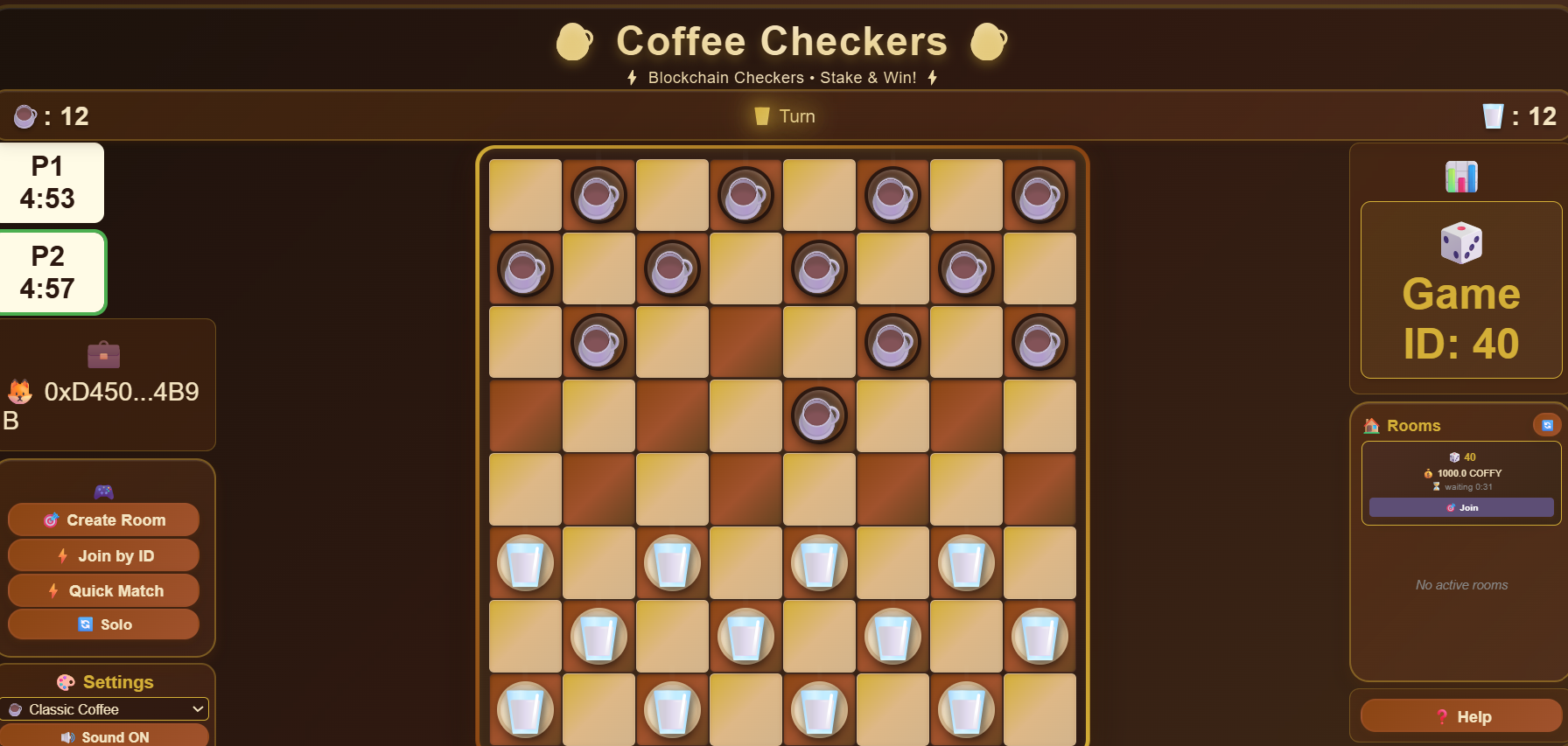Open the Classic Coffee theme dropdown
1568x746 pixels.
[x=105, y=709]
